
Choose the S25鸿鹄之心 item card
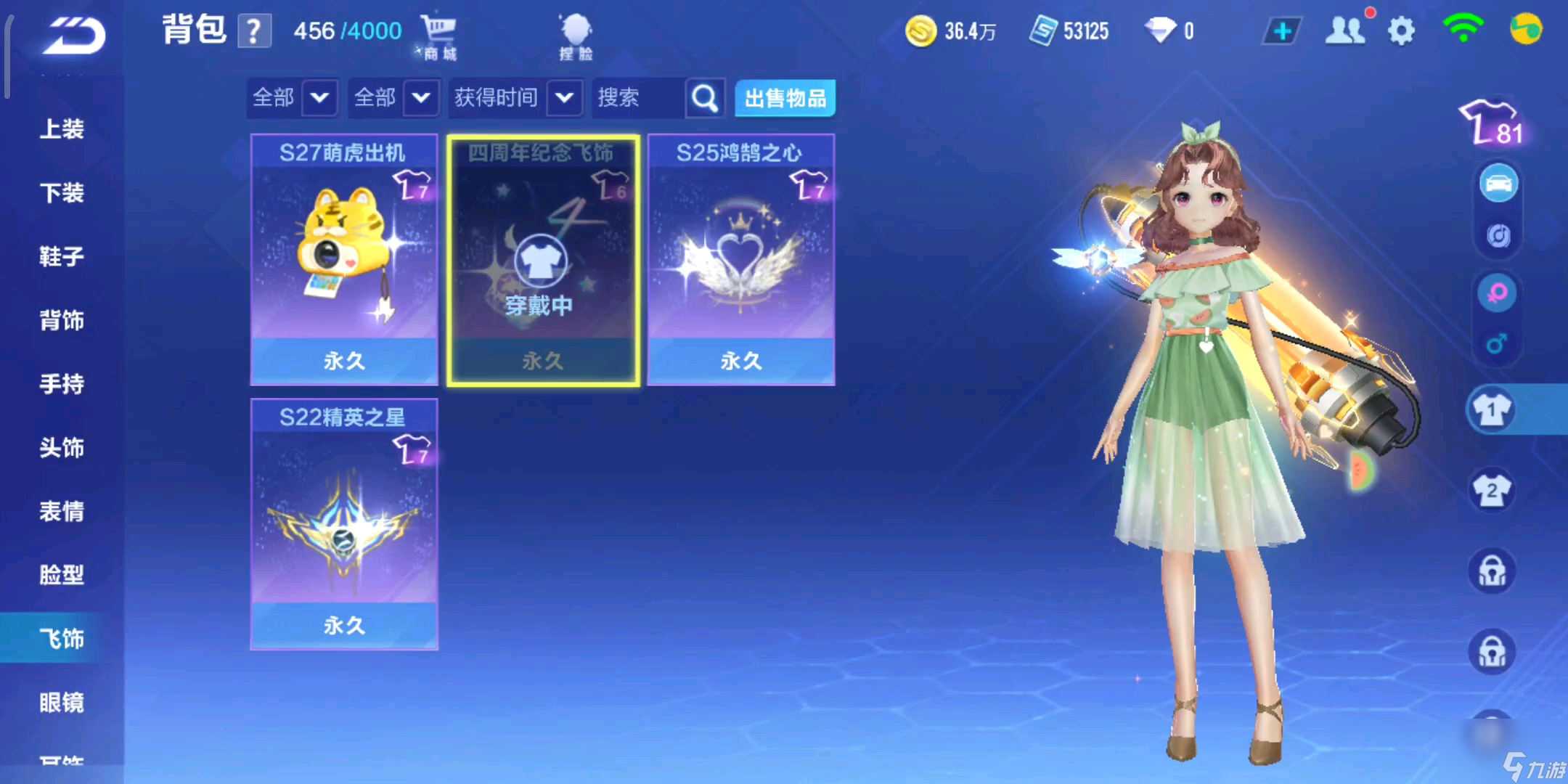tap(740, 259)
